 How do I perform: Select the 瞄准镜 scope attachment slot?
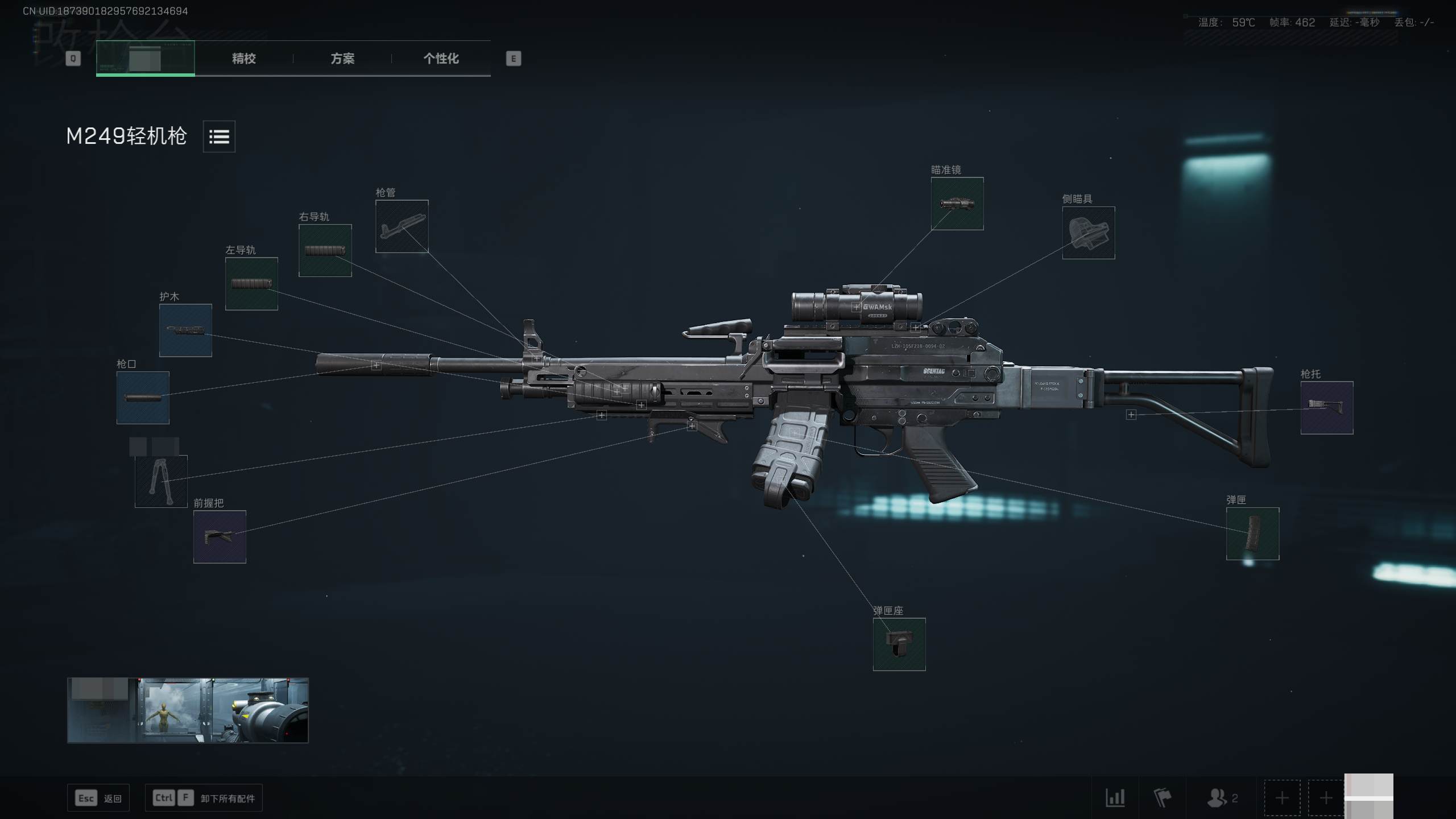tap(957, 205)
